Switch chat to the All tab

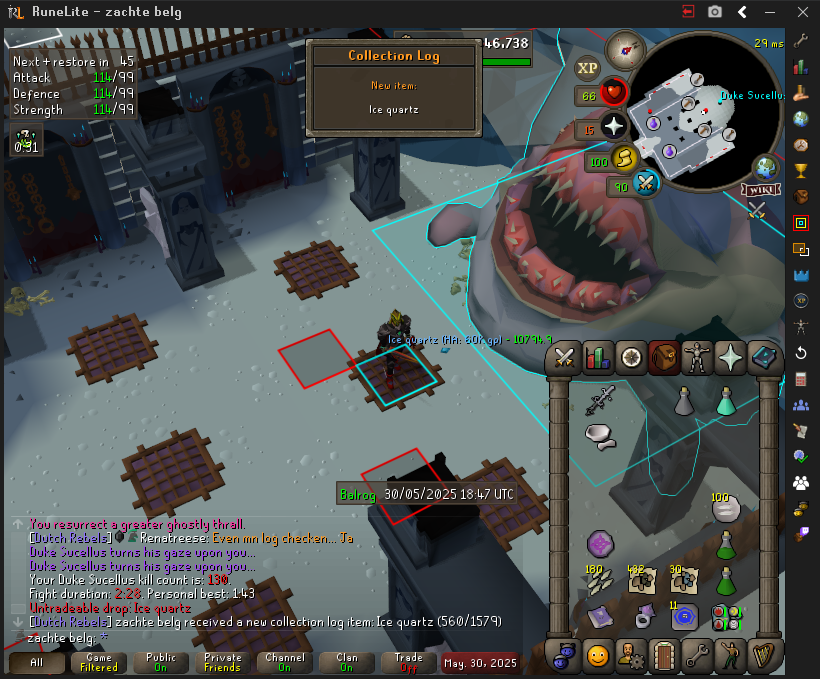click(37, 662)
